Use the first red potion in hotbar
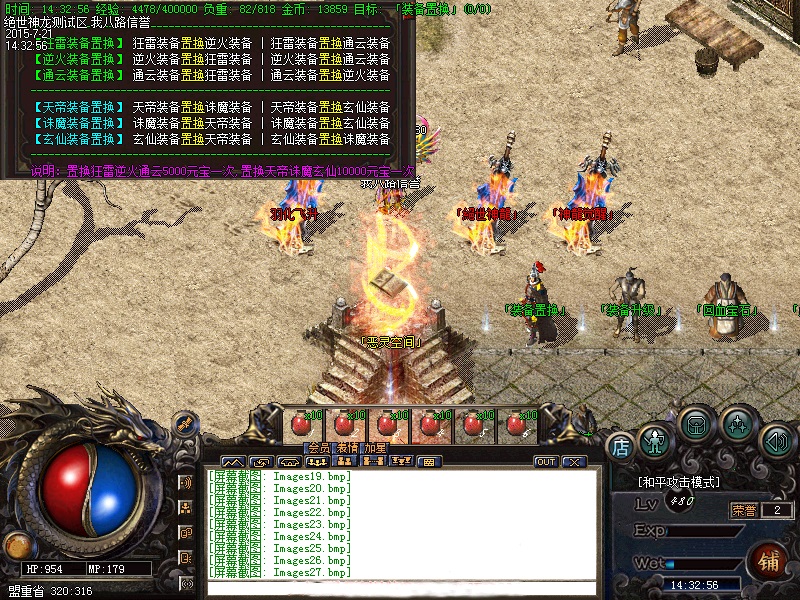 coord(299,426)
